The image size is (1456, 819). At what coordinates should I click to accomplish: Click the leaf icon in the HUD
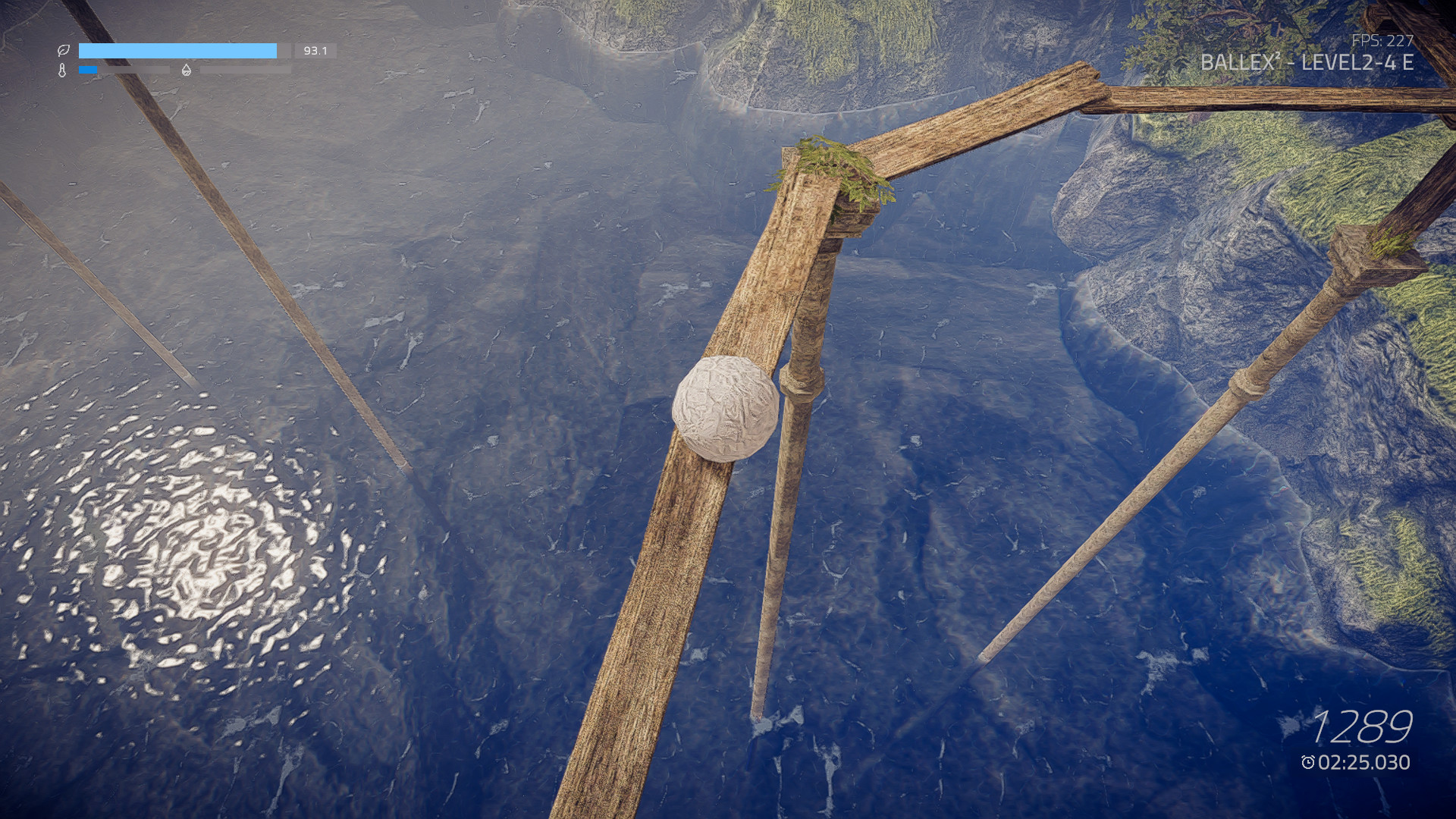(x=64, y=52)
